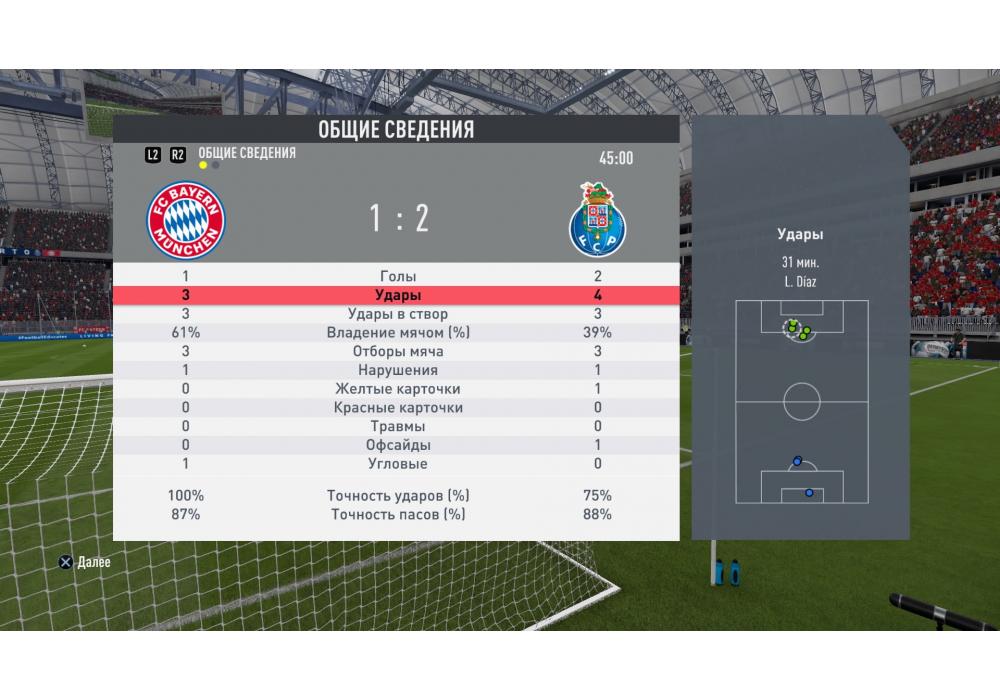Select the Нарушения stats row
The height and width of the screenshot is (700, 1000).
397,371
